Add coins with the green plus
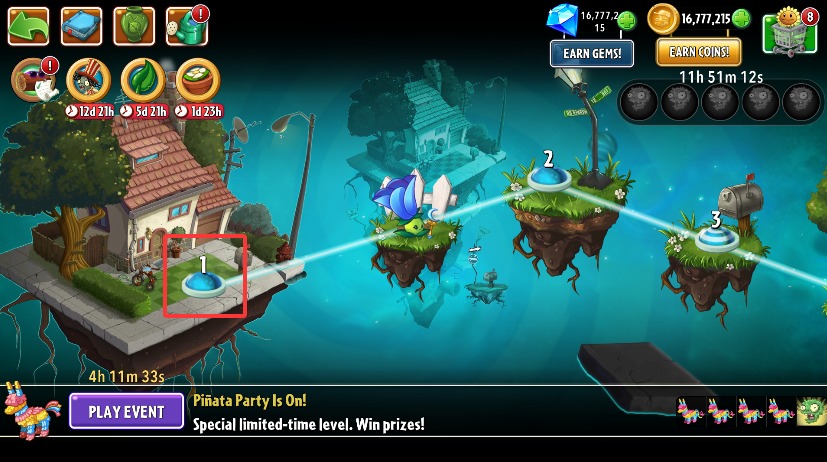 tap(741, 18)
